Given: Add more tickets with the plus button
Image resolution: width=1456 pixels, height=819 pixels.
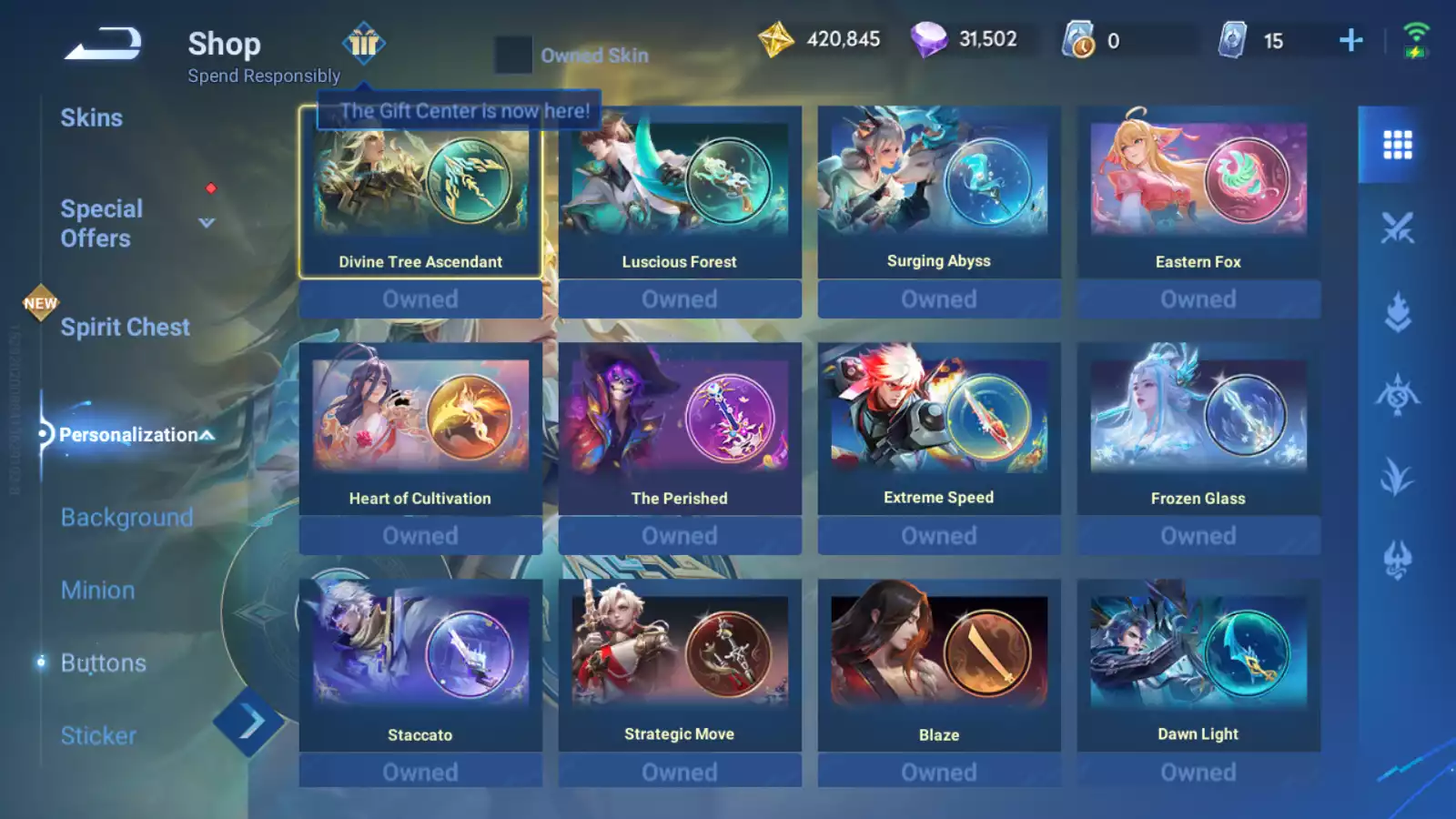Looking at the screenshot, I should coord(1351,40).
